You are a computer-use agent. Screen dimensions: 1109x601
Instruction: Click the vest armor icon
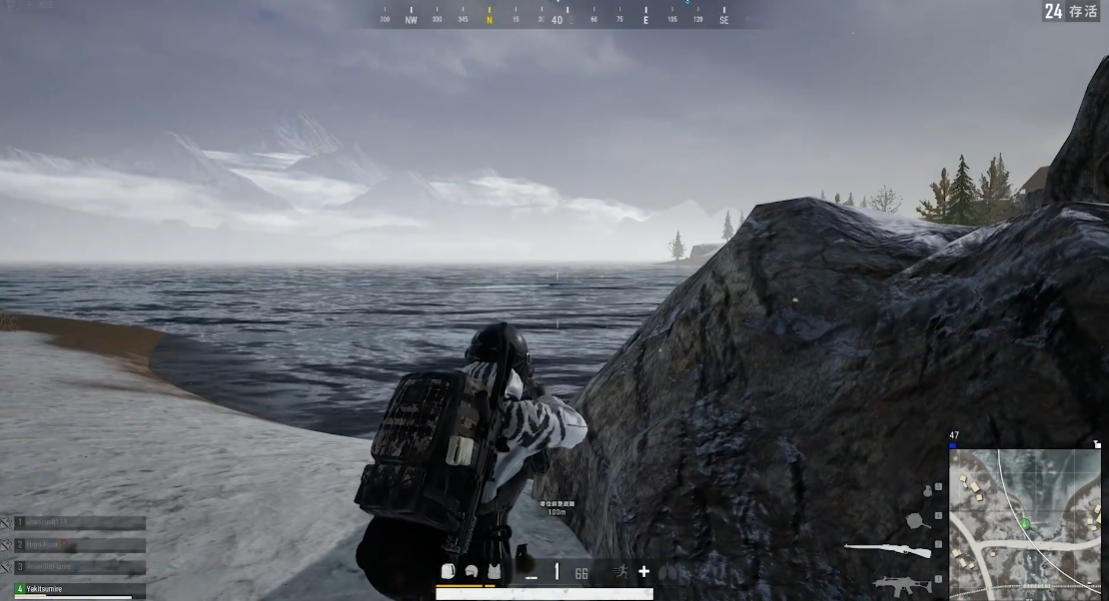click(x=493, y=572)
